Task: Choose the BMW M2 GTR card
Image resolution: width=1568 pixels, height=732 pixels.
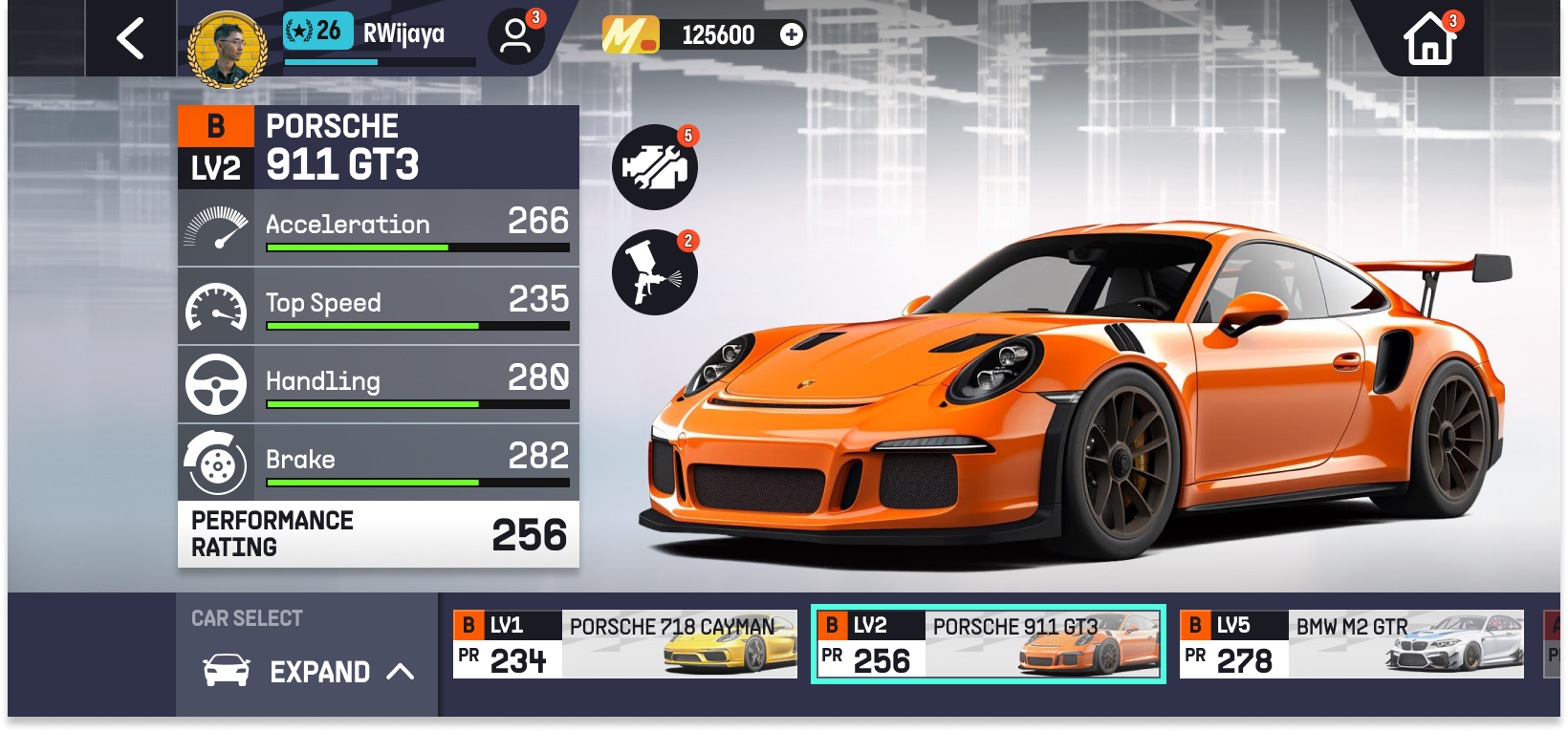Action: coord(1351,644)
